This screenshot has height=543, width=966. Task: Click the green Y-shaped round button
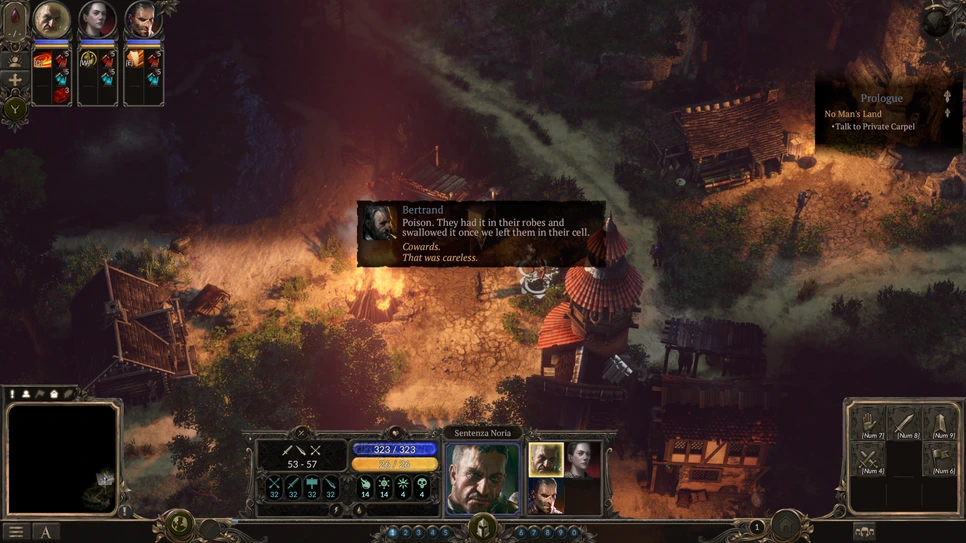(15, 109)
